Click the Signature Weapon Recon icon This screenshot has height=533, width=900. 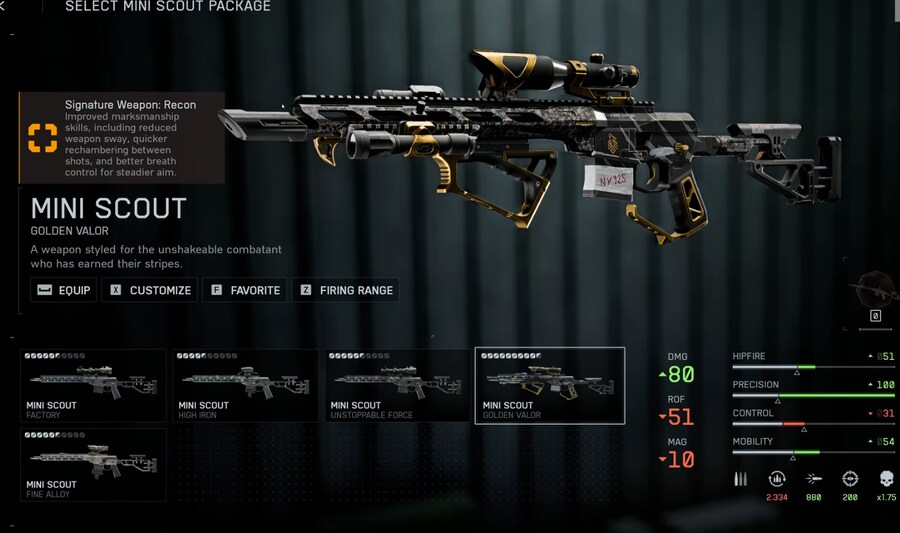(x=42, y=138)
